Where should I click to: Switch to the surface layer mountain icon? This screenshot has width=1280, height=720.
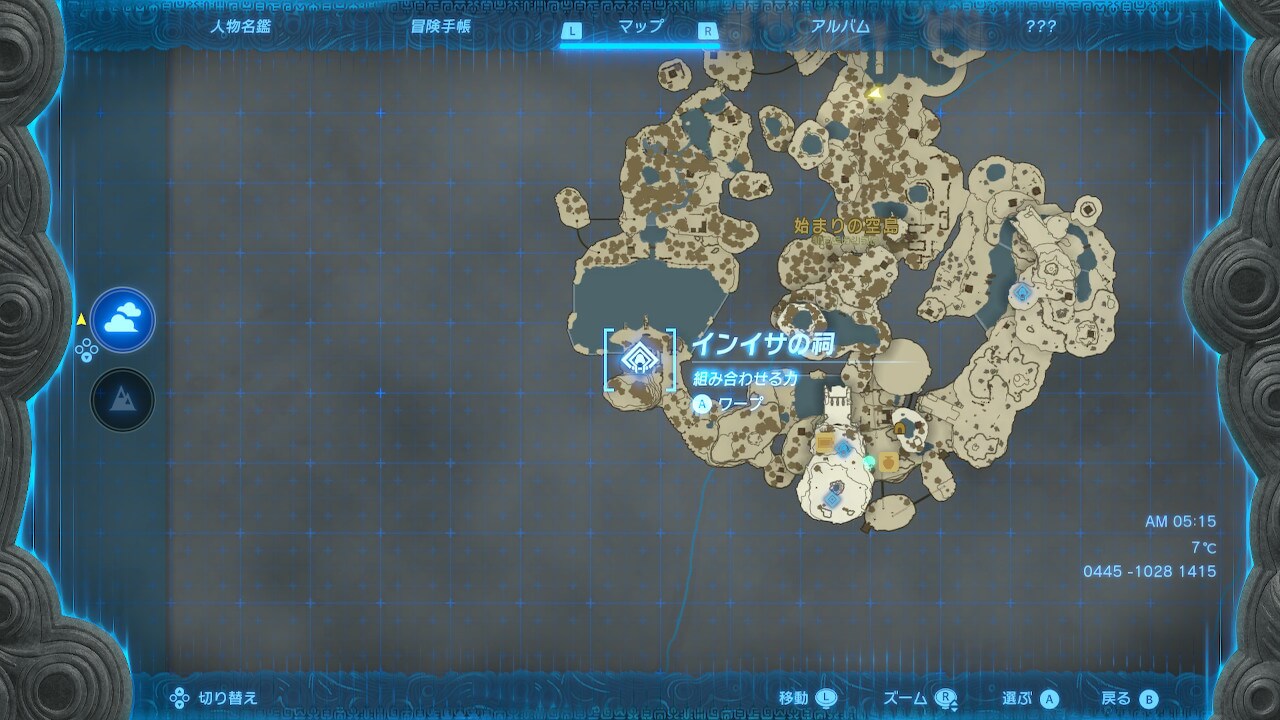[x=123, y=399]
